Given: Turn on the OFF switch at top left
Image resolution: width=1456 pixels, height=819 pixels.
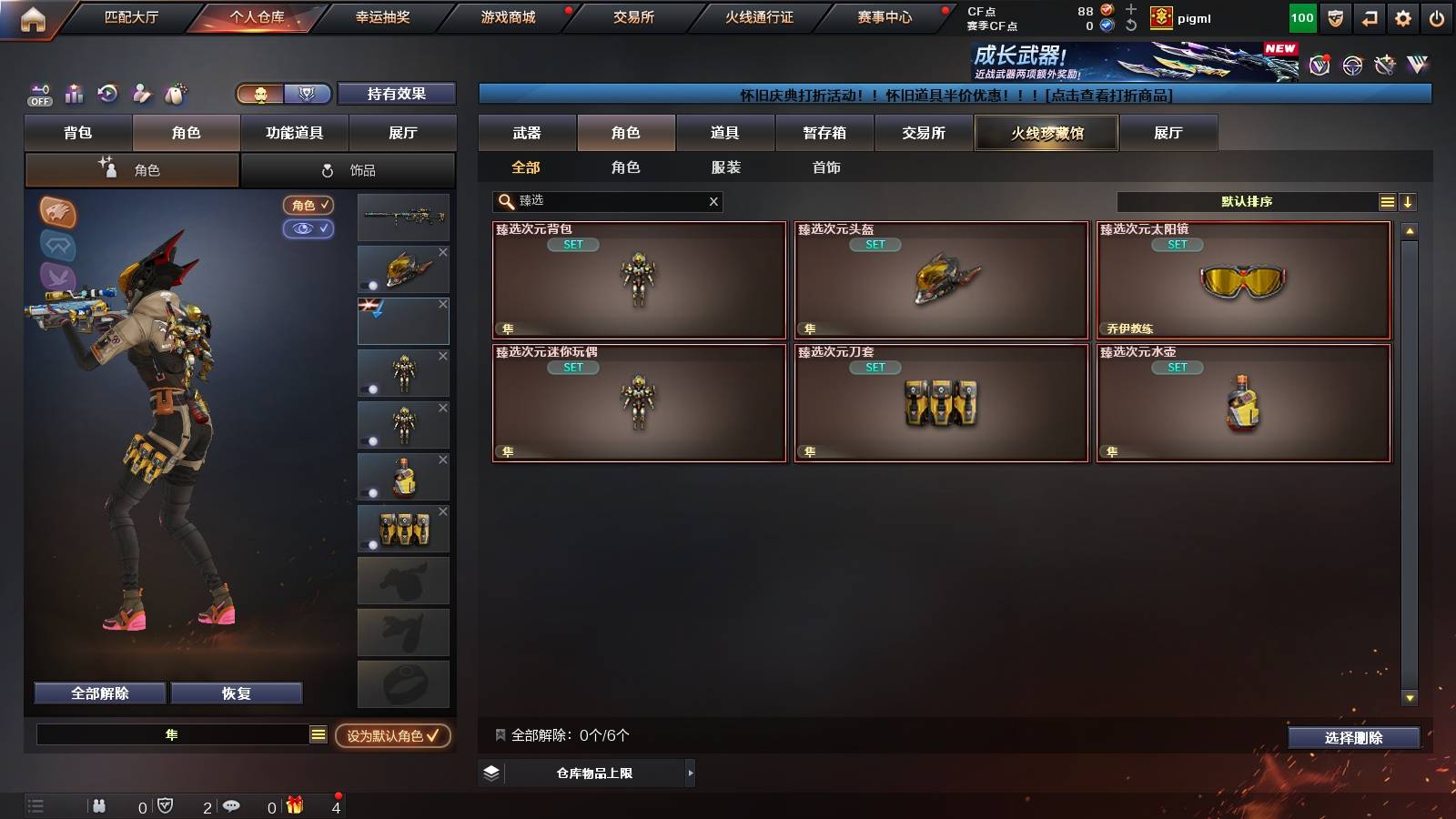Looking at the screenshot, I should (38, 94).
